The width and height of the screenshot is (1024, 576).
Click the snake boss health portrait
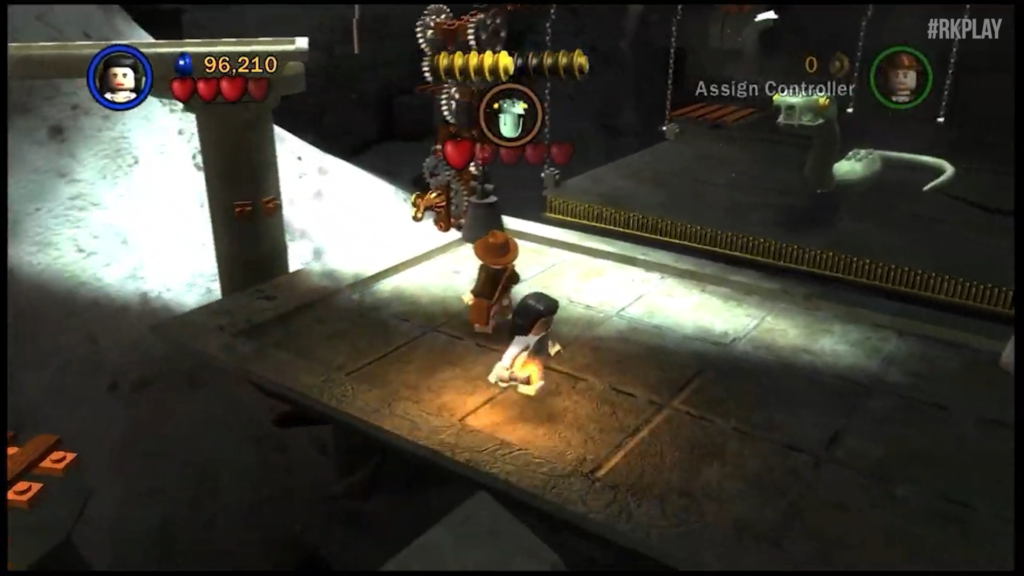point(510,115)
